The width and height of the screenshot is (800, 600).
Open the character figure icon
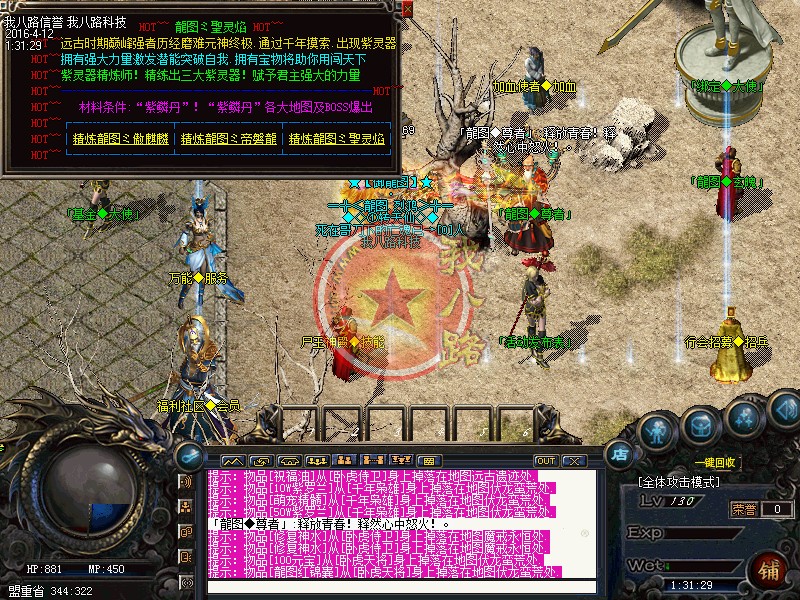(655, 432)
